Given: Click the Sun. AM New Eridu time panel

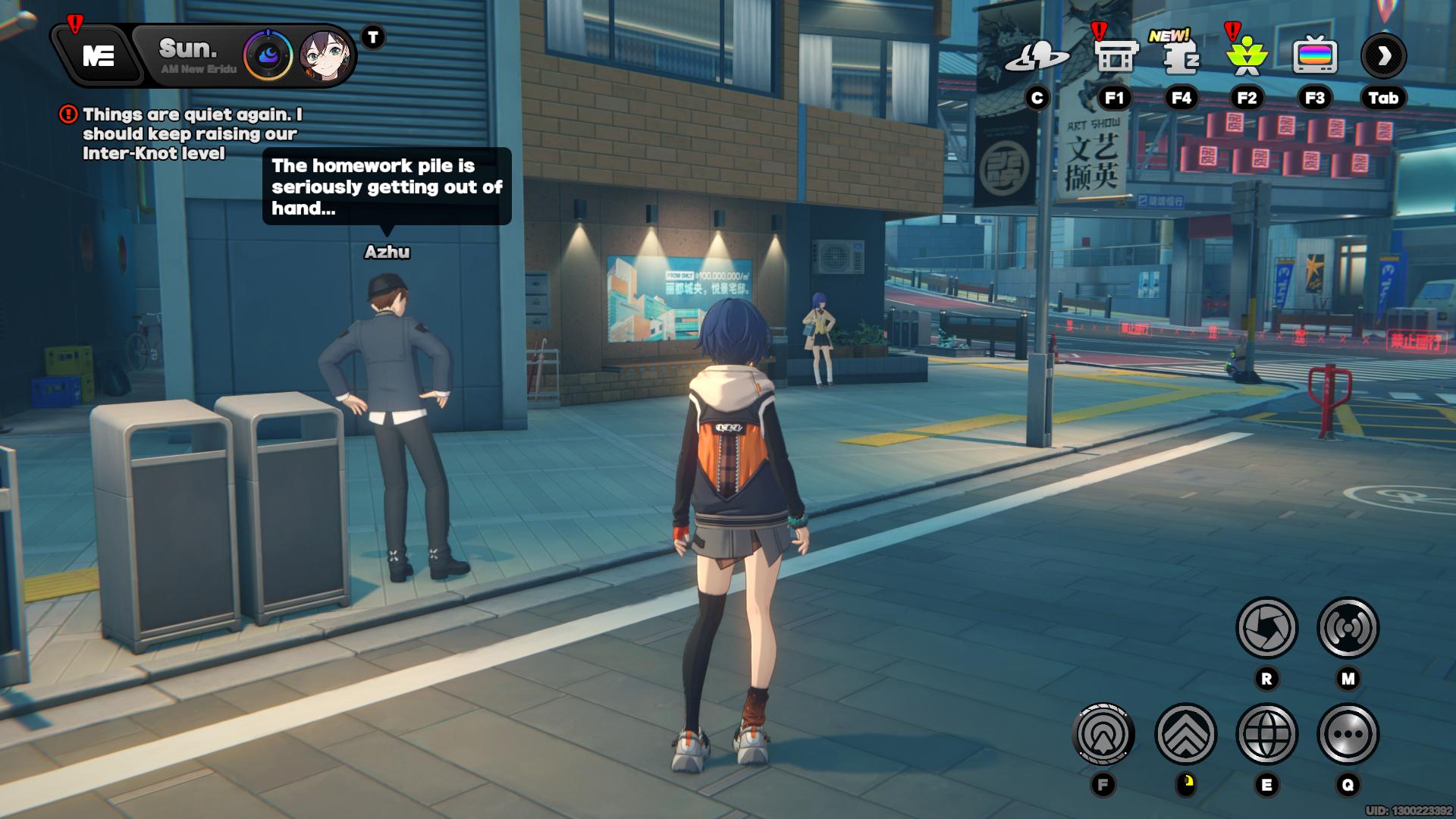Looking at the screenshot, I should coord(194,56).
